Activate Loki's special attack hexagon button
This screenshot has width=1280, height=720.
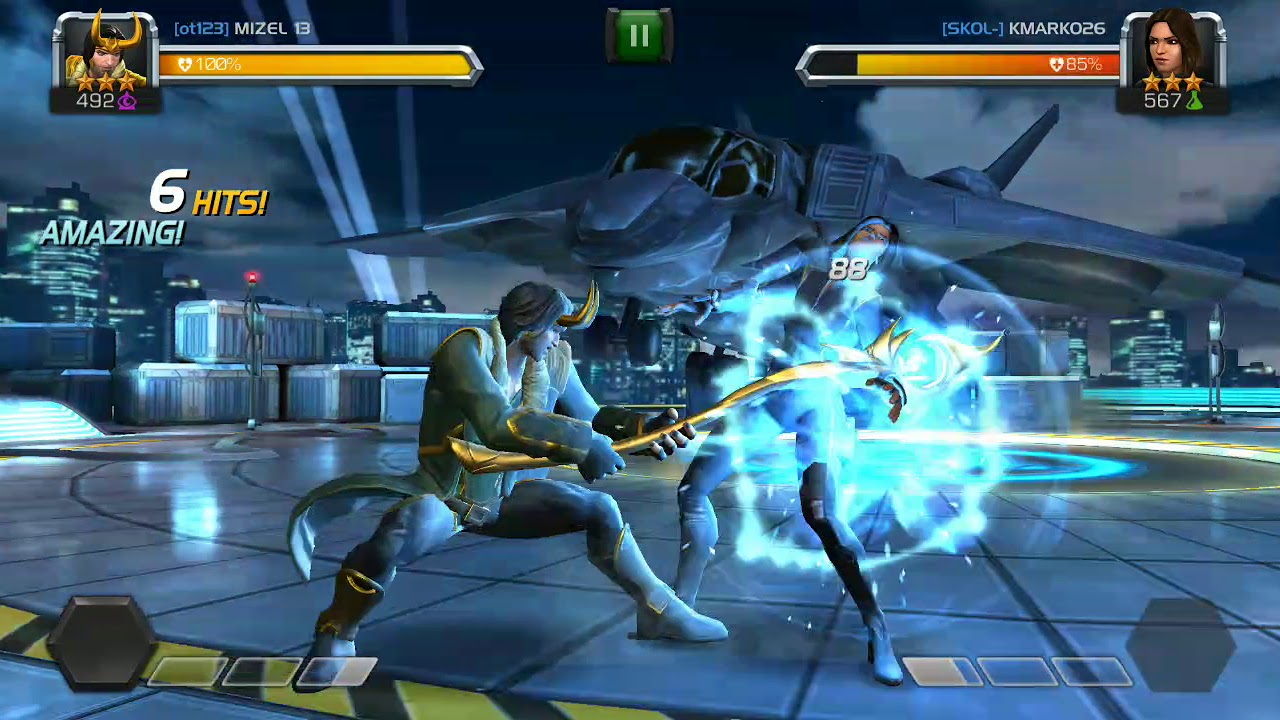coord(101,644)
